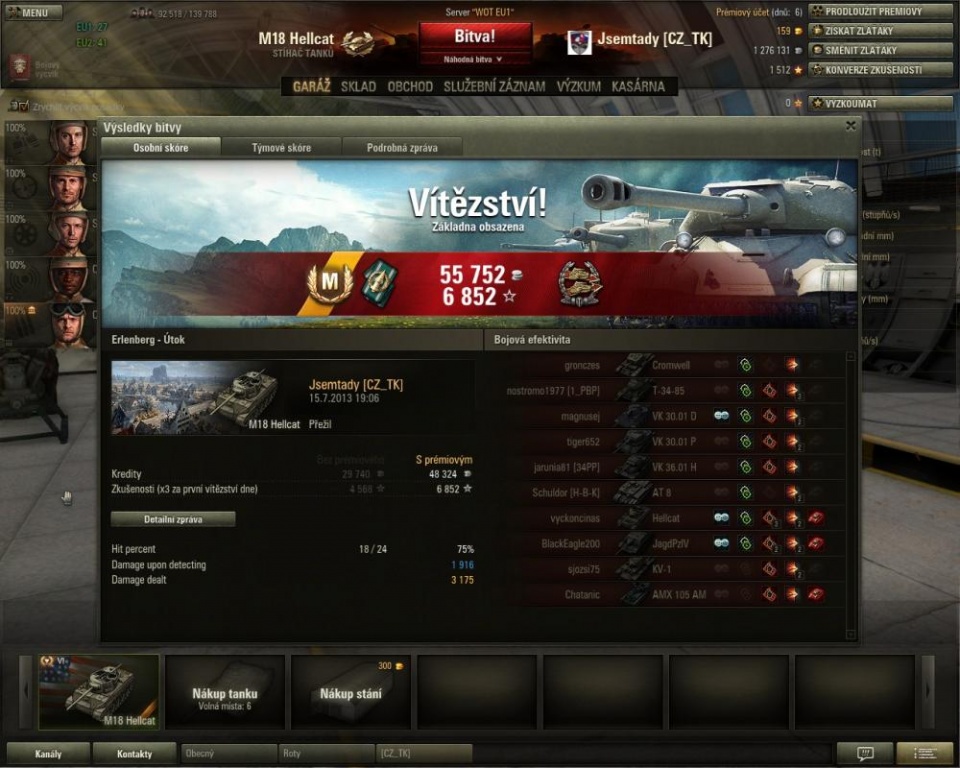
Task: Select the M18 Hellcat tank in carousel
Action: tap(99, 692)
